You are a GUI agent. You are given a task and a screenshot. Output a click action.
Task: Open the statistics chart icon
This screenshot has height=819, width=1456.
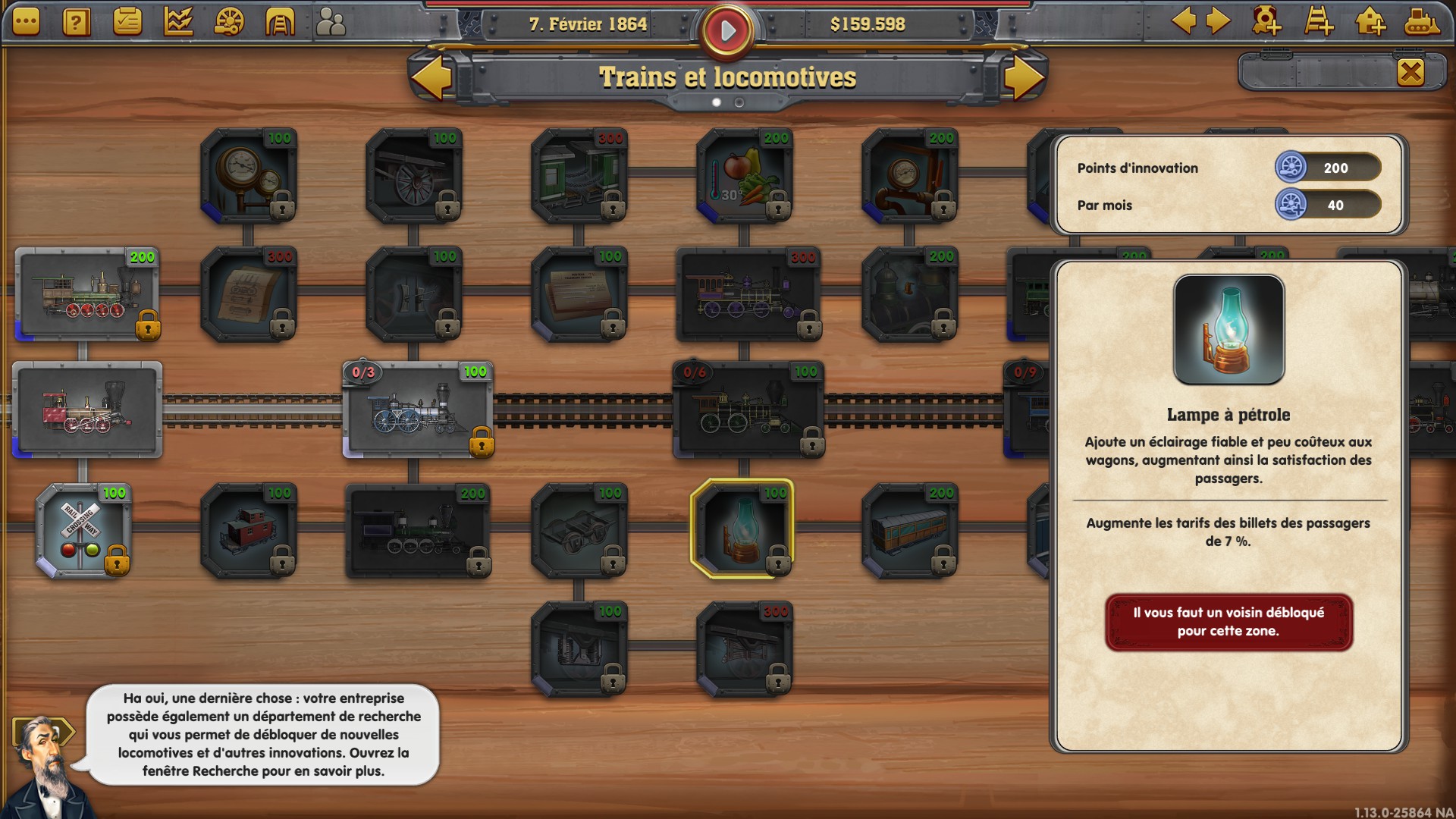click(178, 23)
